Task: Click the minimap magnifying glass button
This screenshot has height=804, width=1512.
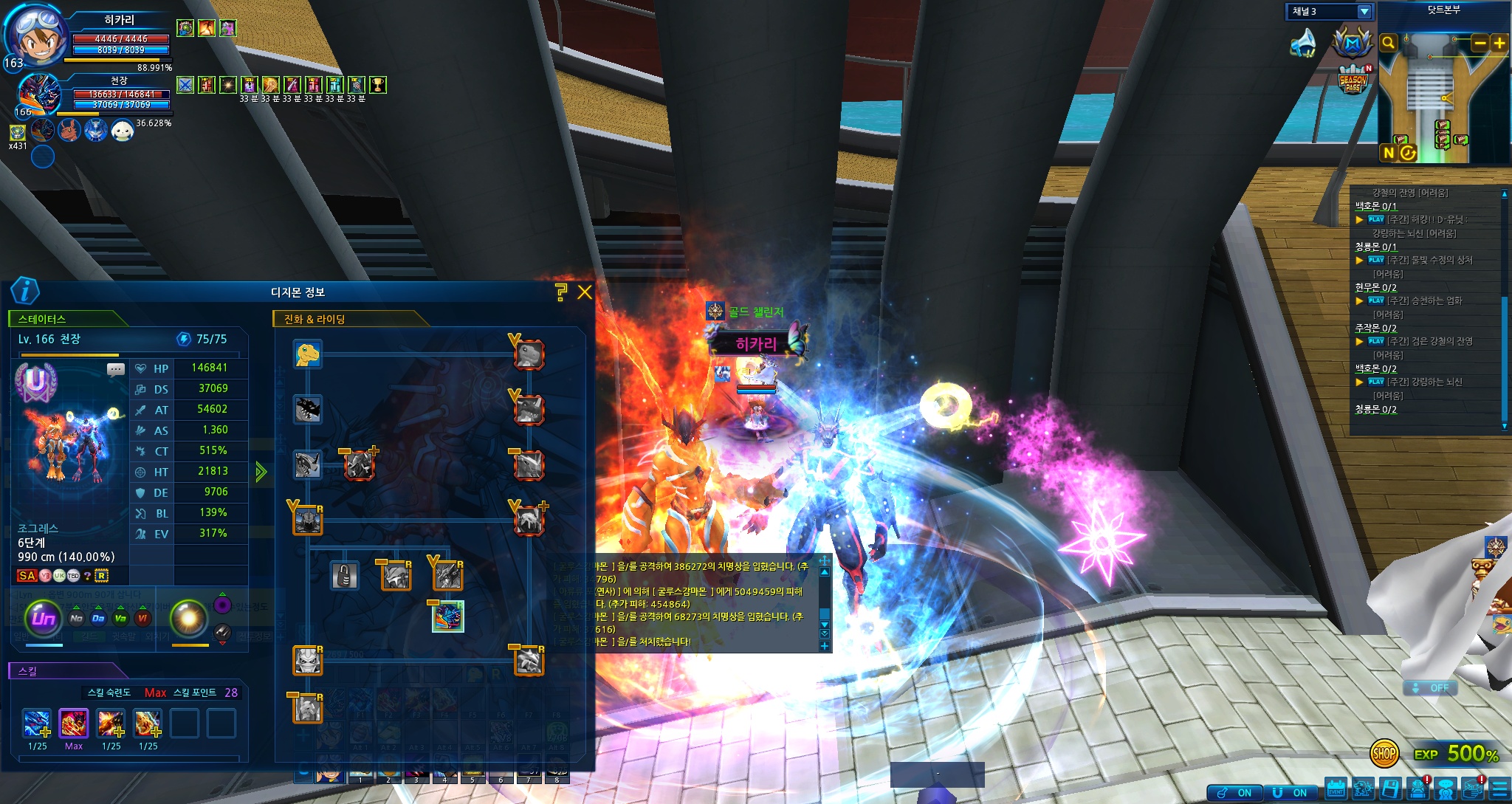Action: point(1388,43)
